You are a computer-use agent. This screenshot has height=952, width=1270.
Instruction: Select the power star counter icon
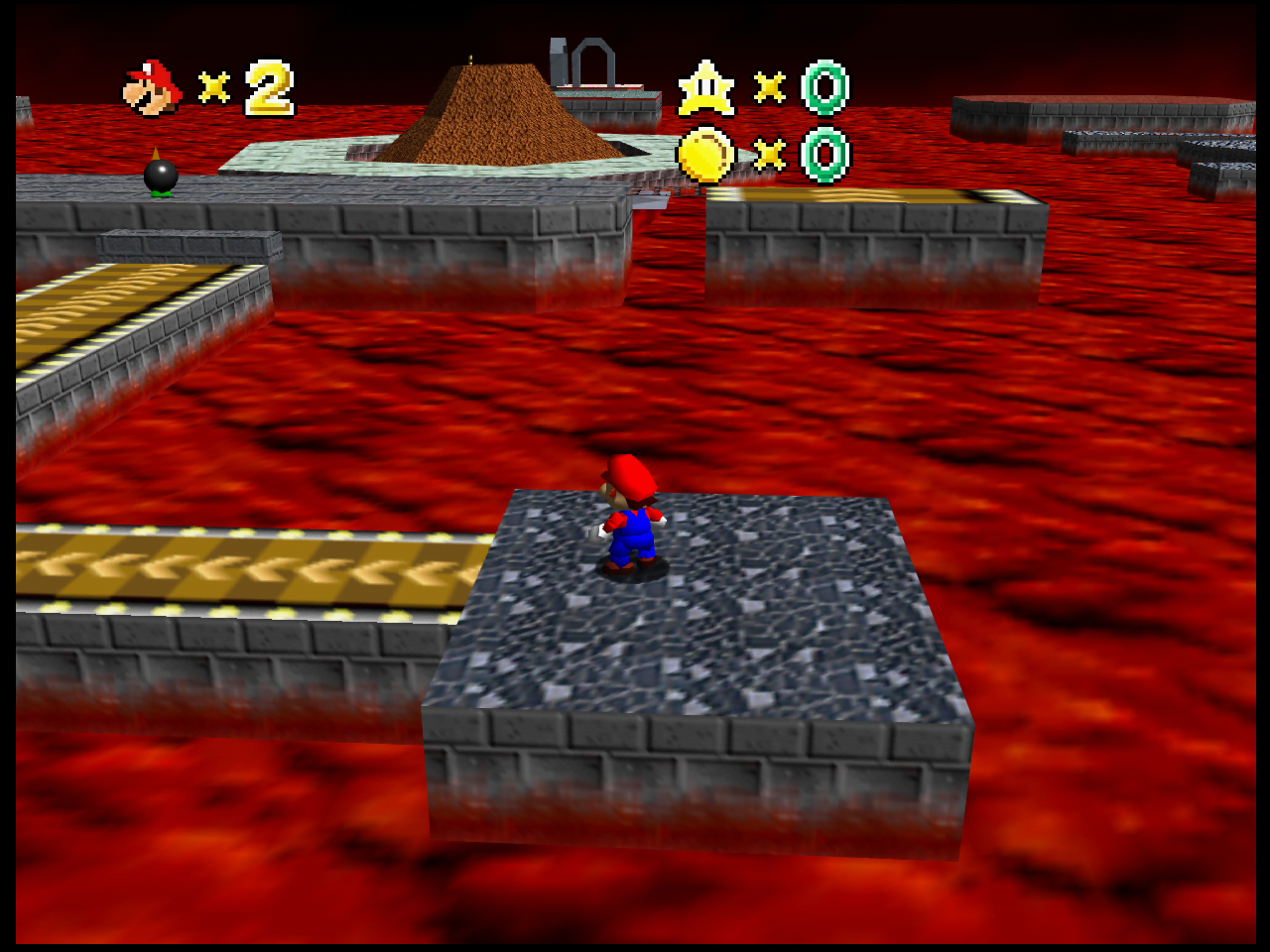(705, 88)
